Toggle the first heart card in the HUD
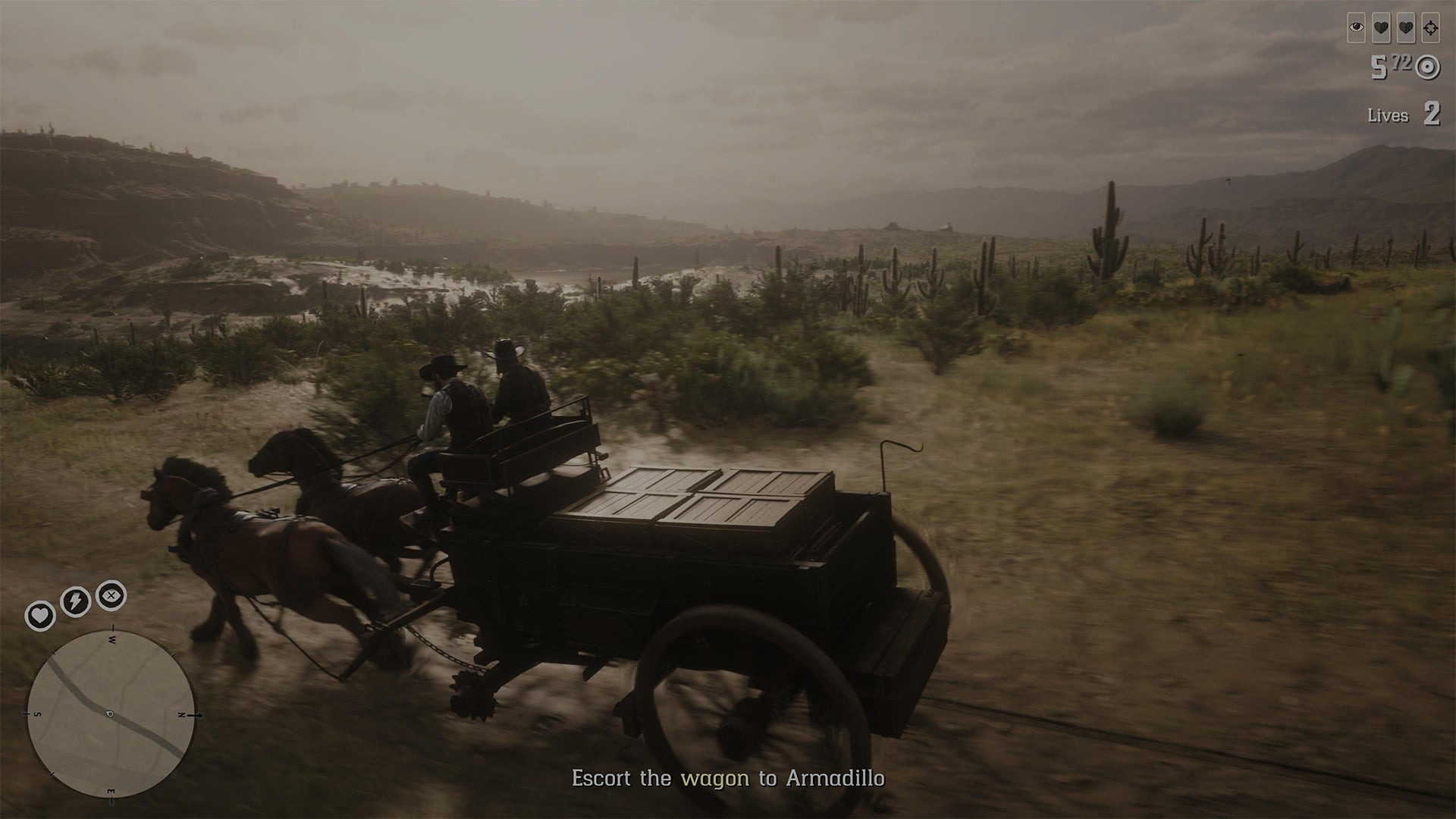The width and height of the screenshot is (1456, 819). tap(1379, 27)
